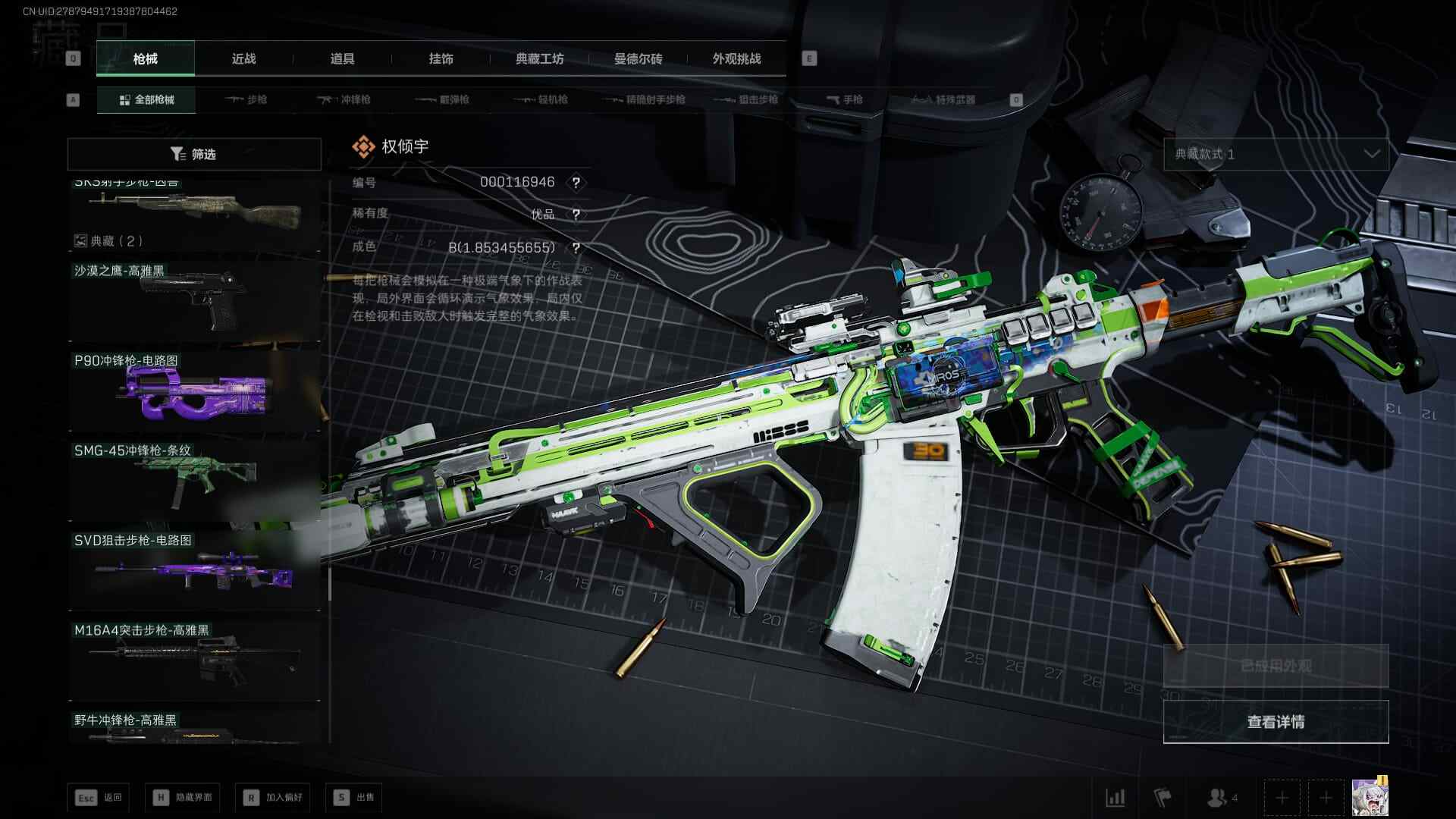This screenshot has height=819, width=1456.
Task: Select the 沙漠之鹰-高雅黑 skin
Action: 194,301
